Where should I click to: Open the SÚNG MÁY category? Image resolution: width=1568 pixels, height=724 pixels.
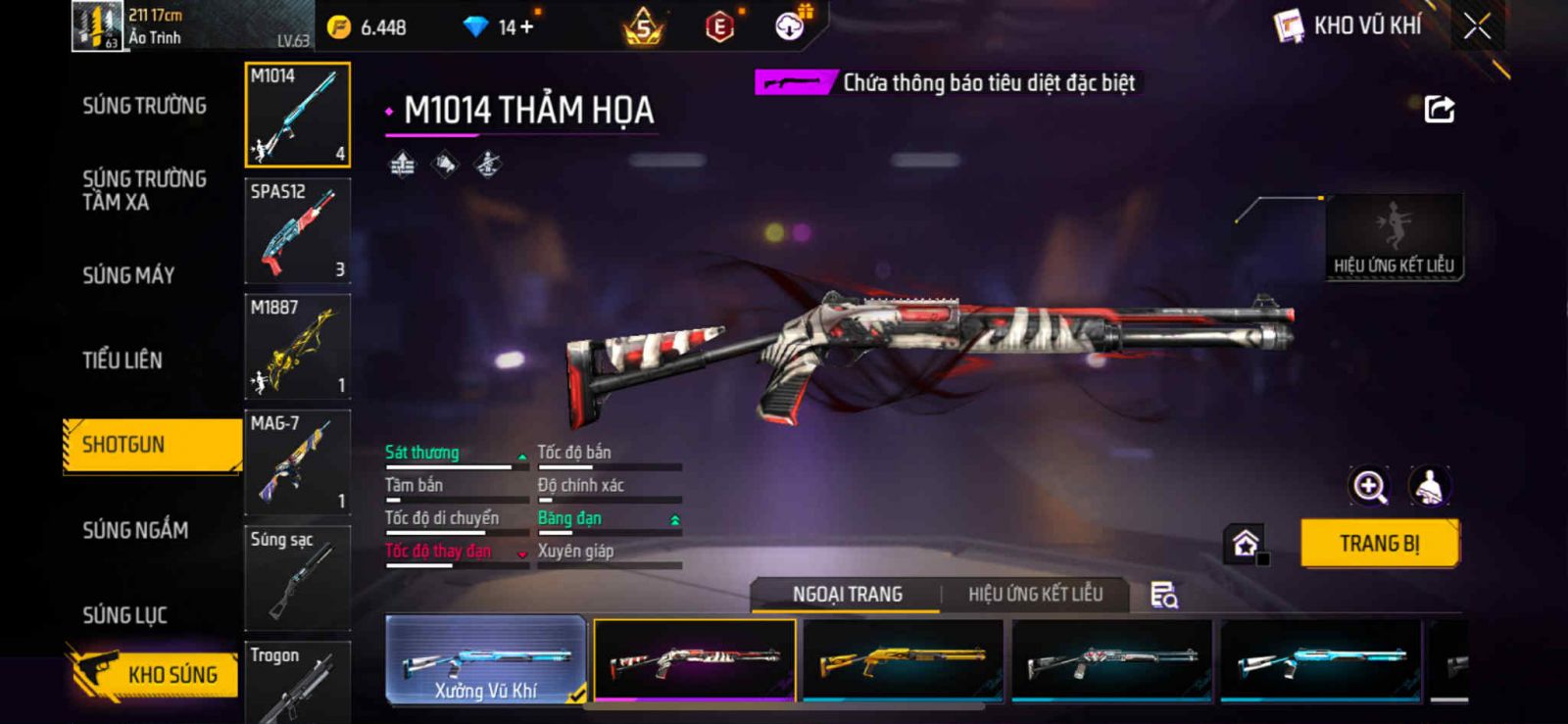point(128,275)
